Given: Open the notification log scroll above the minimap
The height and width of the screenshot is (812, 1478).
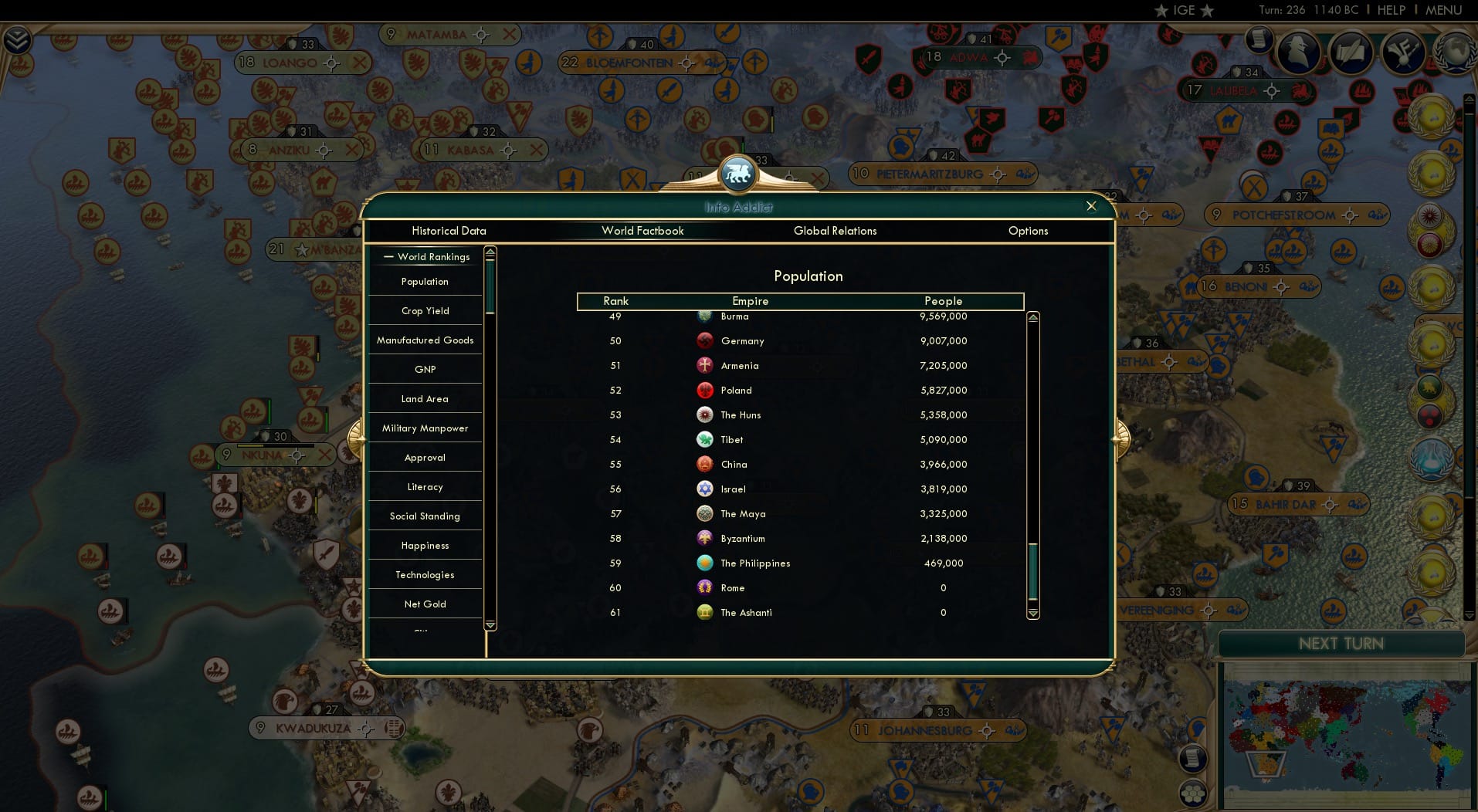Looking at the screenshot, I should tap(1193, 759).
